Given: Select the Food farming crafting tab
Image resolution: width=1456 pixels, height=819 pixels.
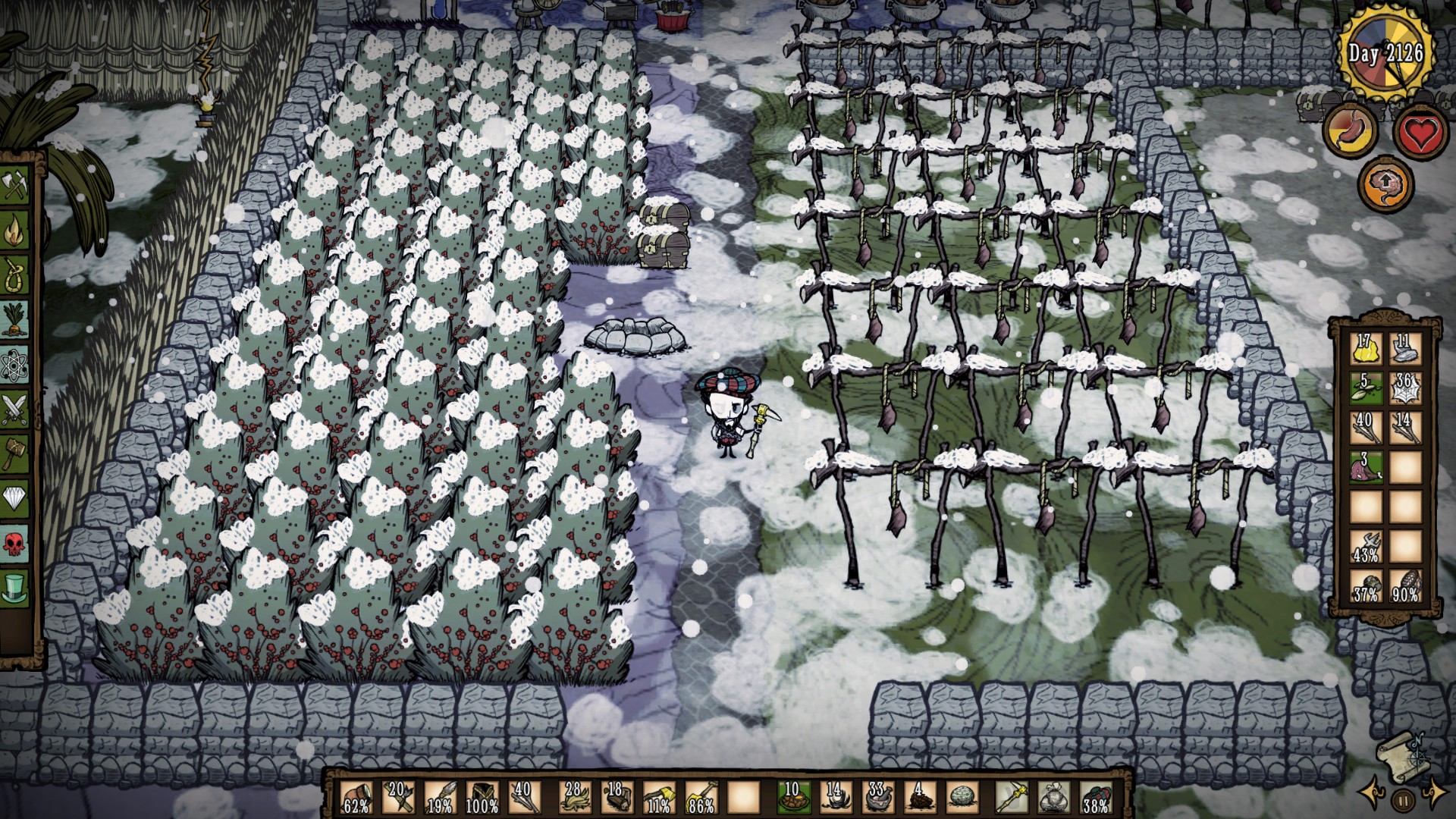Looking at the screenshot, I should click(15, 320).
